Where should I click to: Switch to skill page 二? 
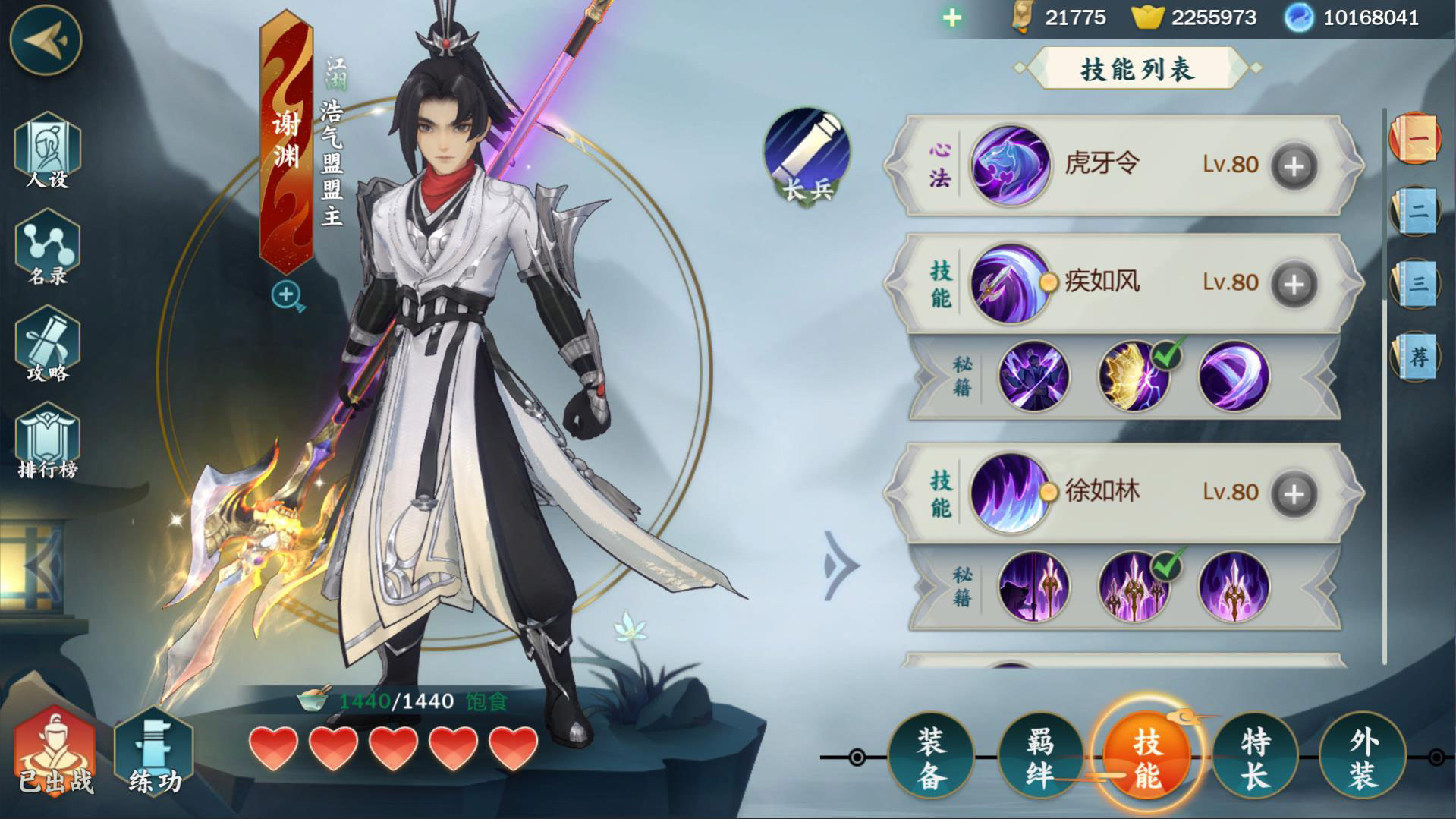point(1416,211)
